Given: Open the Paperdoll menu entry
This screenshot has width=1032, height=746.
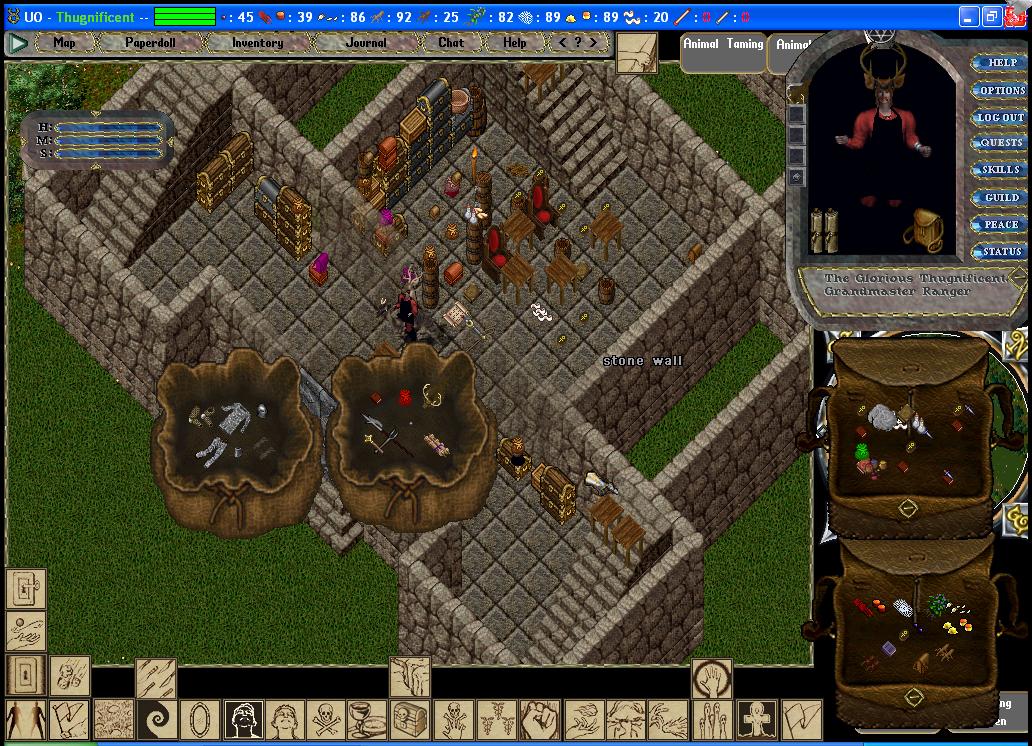Looking at the screenshot, I should click(148, 43).
